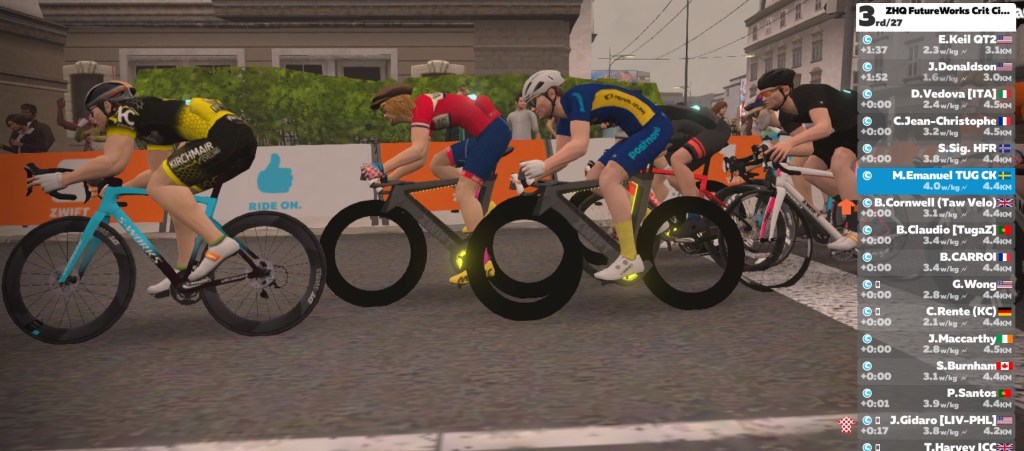Image resolution: width=1024 pixels, height=451 pixels.
Task: Click G.Wong's rider row
Action: (937, 289)
